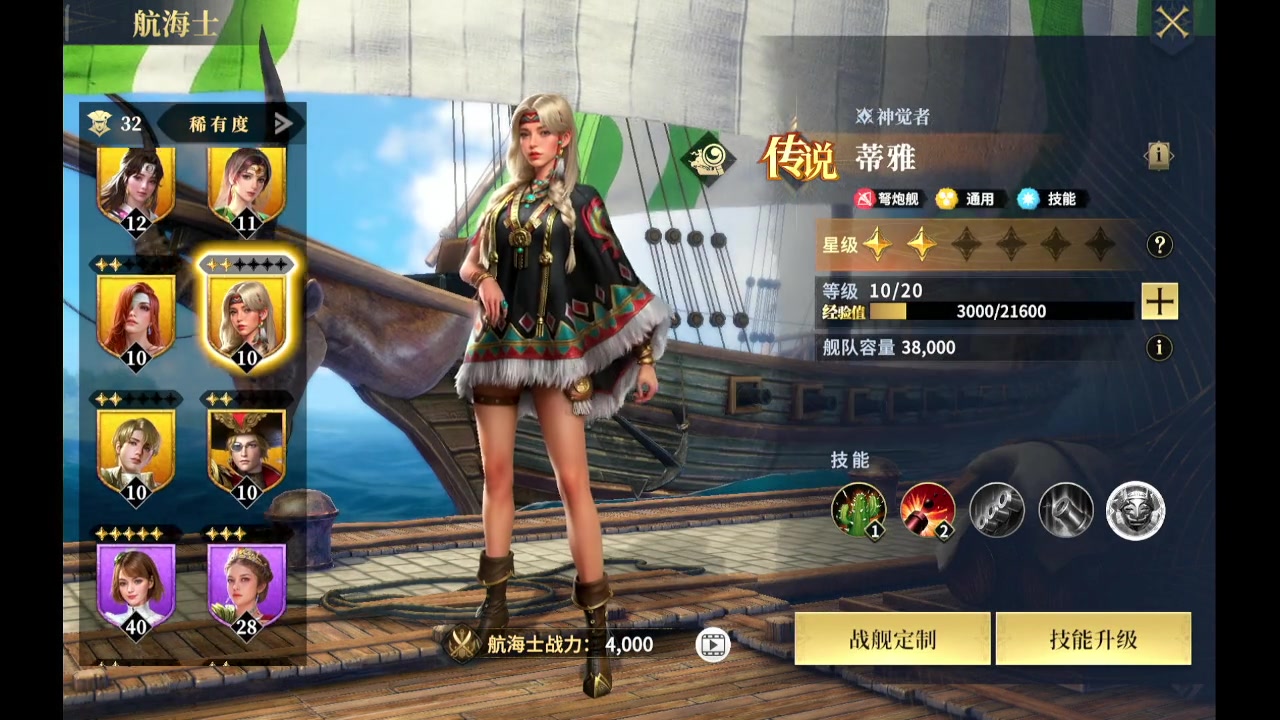The width and height of the screenshot is (1280, 720).
Task: Select the red bomb skill icon
Action: pos(928,510)
